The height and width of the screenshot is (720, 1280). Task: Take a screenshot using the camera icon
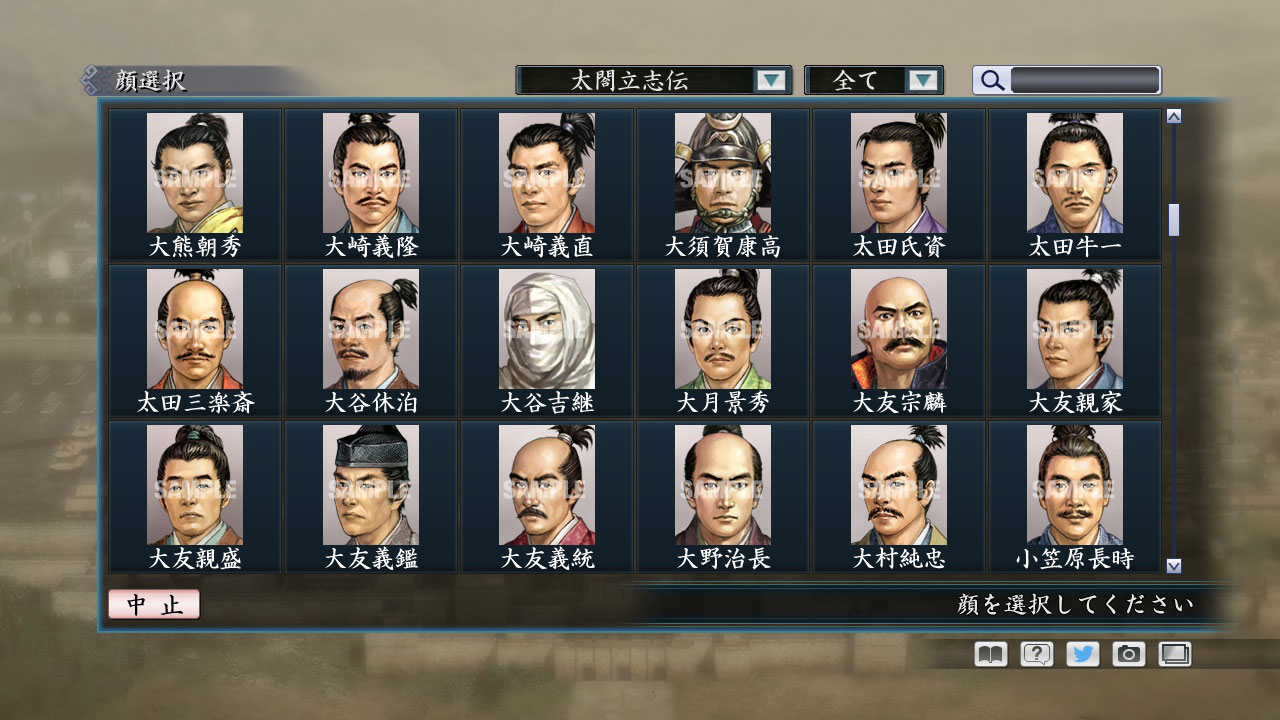(x=1126, y=653)
